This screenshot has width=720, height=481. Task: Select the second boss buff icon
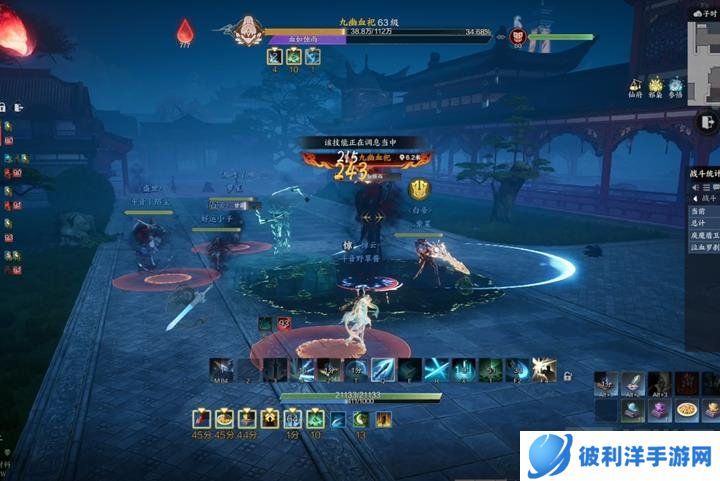tap(294, 57)
